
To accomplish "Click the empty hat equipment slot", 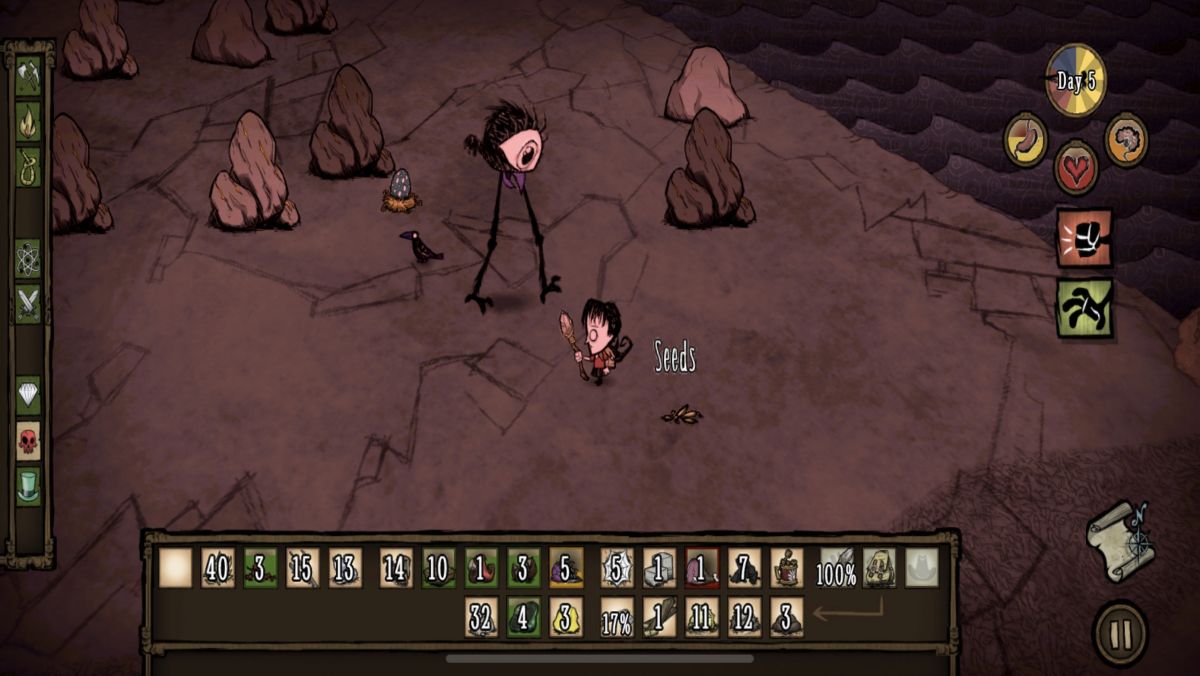I will pyautogui.click(x=921, y=568).
